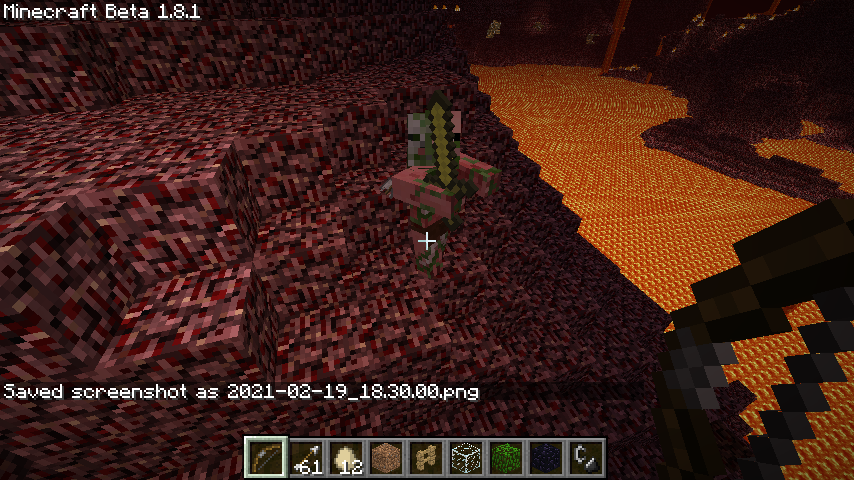Viewport: 854px width, 480px height.
Task: Switch to the wooden fence slot
Action: point(427,458)
